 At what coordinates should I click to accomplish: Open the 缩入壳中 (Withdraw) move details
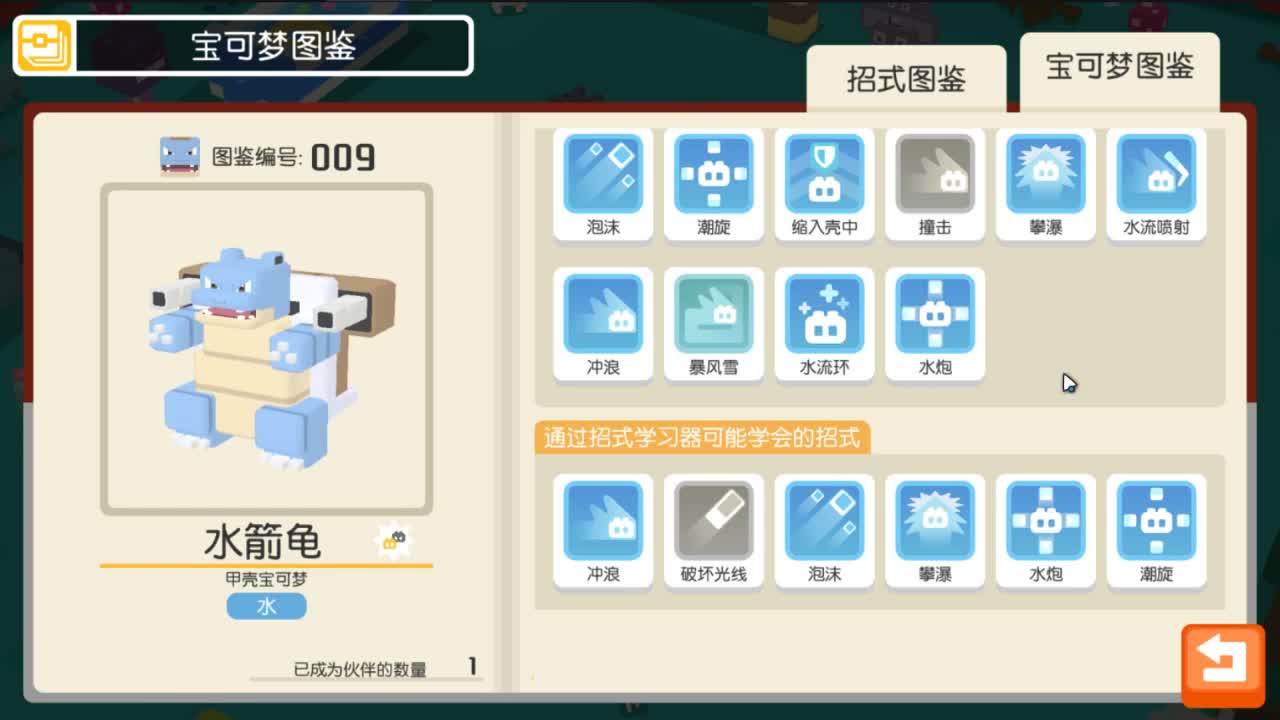pyautogui.click(x=825, y=172)
